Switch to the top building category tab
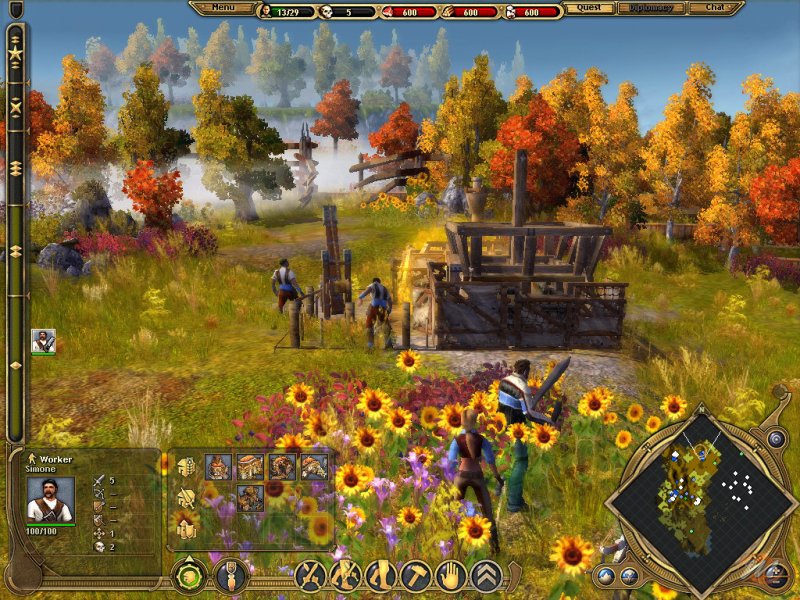The height and width of the screenshot is (600, 800). (x=186, y=466)
